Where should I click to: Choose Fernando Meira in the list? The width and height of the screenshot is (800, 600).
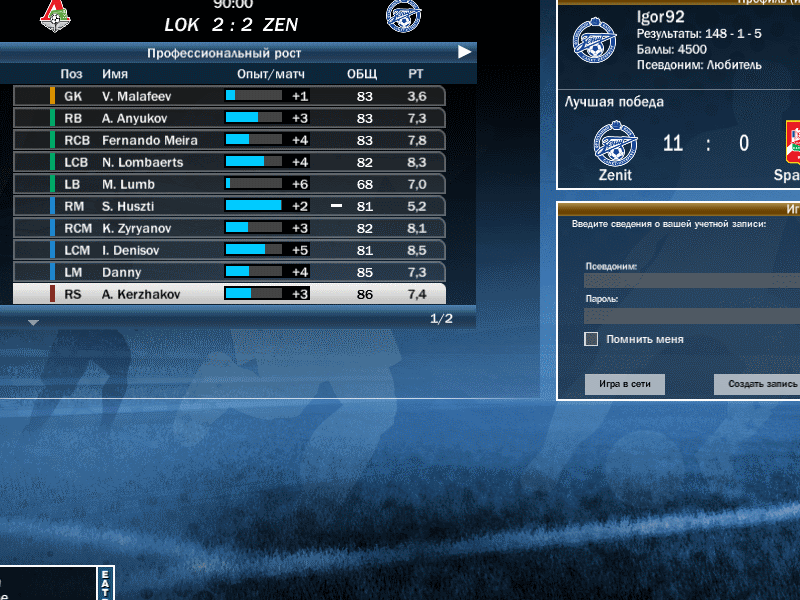point(230,140)
